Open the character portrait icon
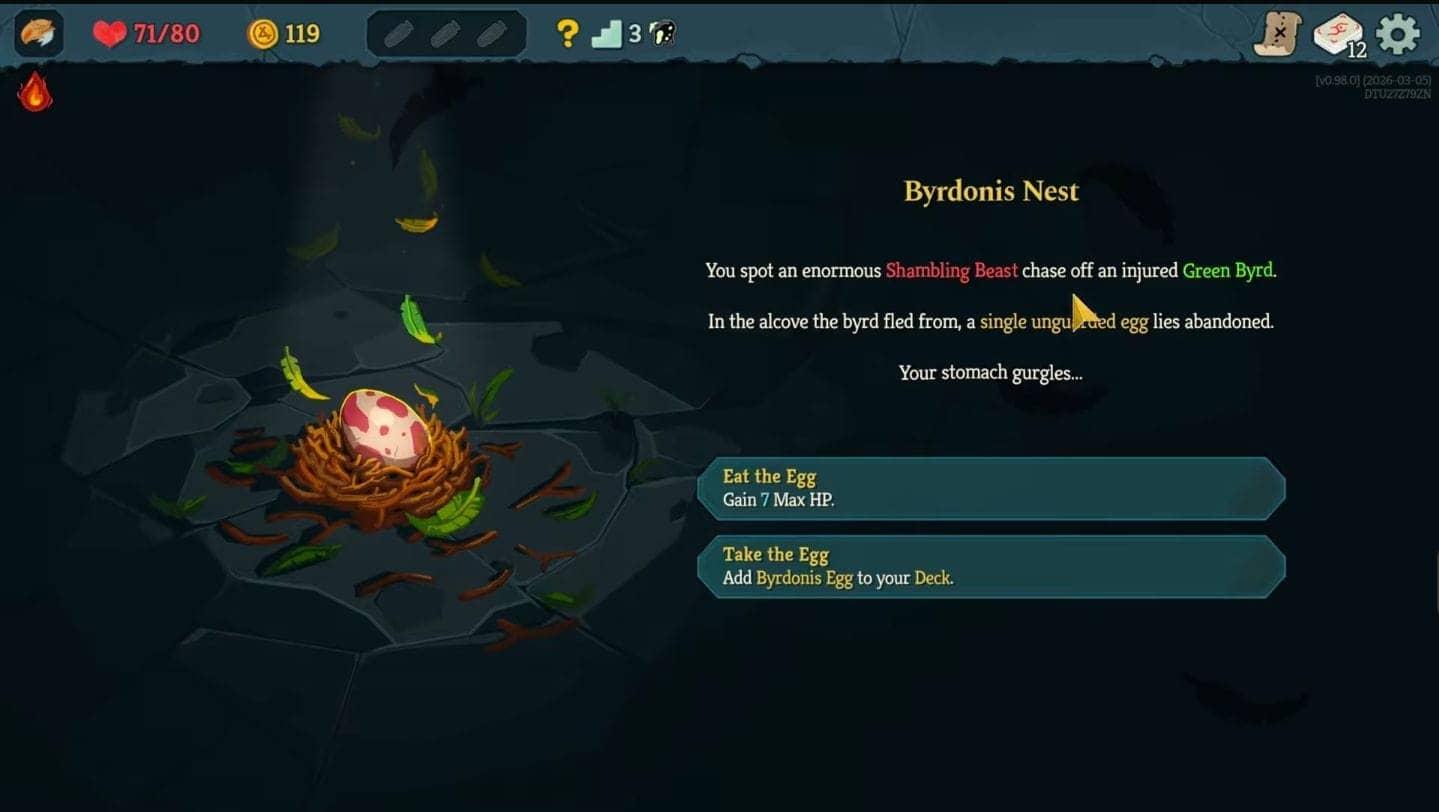This screenshot has width=1439, height=812. pyautogui.click(x=35, y=33)
